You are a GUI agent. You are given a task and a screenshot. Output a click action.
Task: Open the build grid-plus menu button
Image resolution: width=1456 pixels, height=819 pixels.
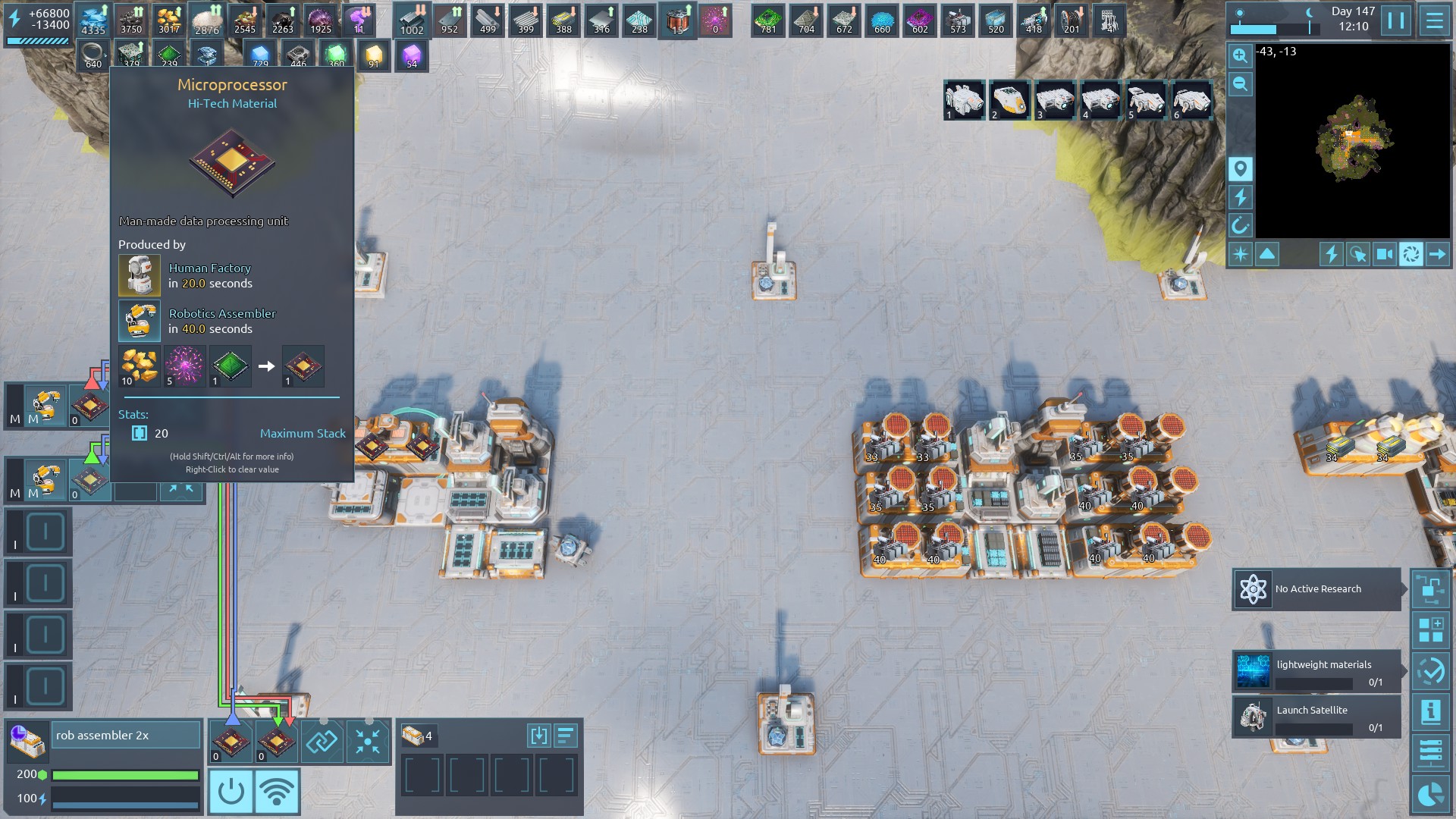1430,631
